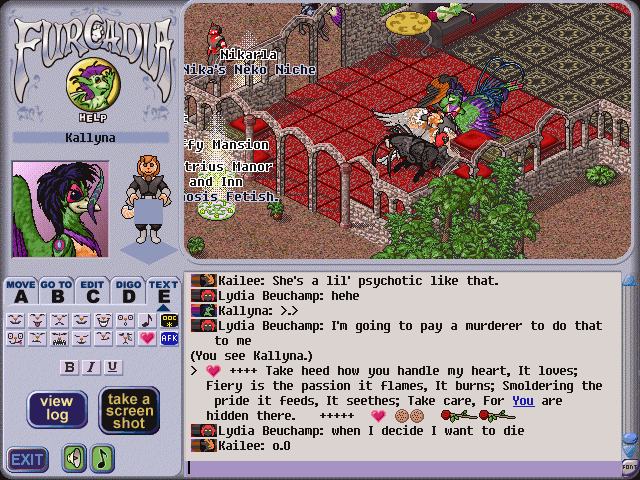
Task: Toggle music with the green note button
Action: click(102, 459)
